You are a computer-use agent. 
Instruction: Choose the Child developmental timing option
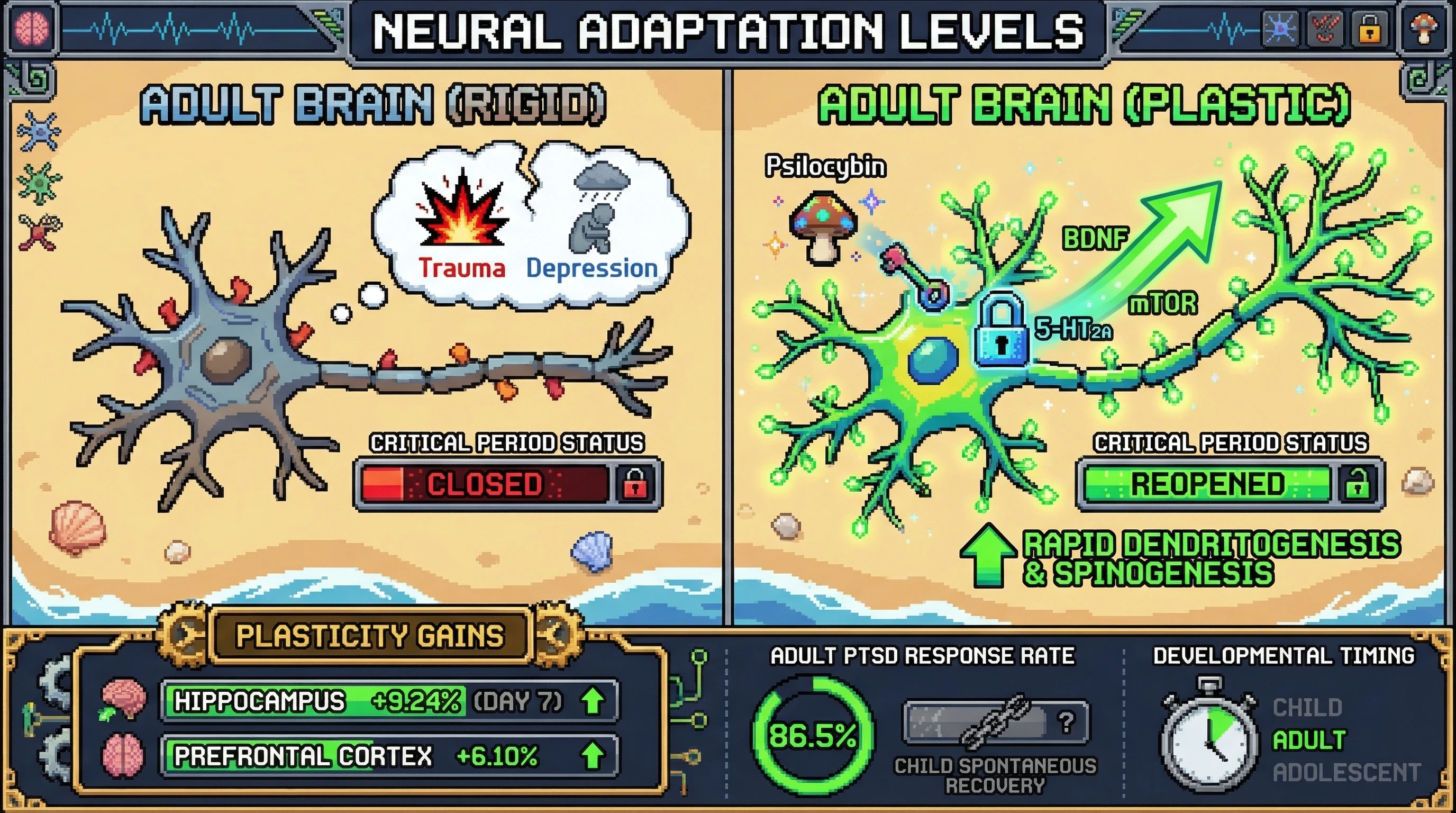(x=1307, y=707)
